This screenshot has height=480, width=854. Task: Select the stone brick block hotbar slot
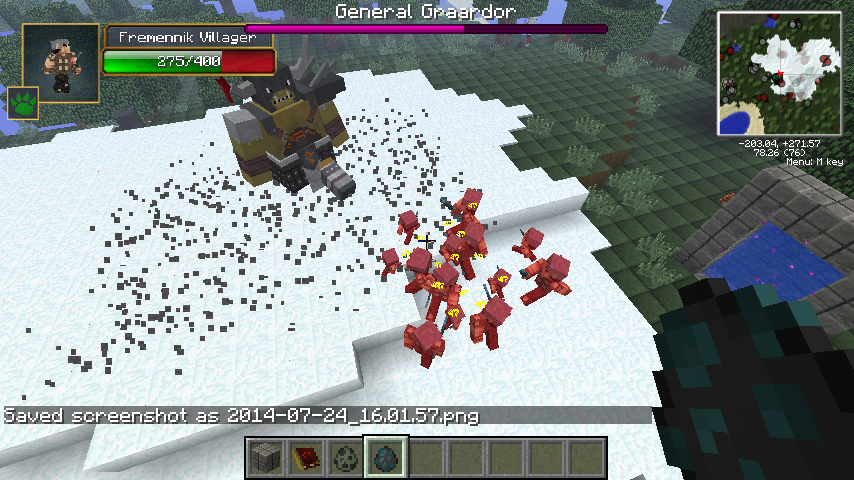pyautogui.click(x=265, y=458)
